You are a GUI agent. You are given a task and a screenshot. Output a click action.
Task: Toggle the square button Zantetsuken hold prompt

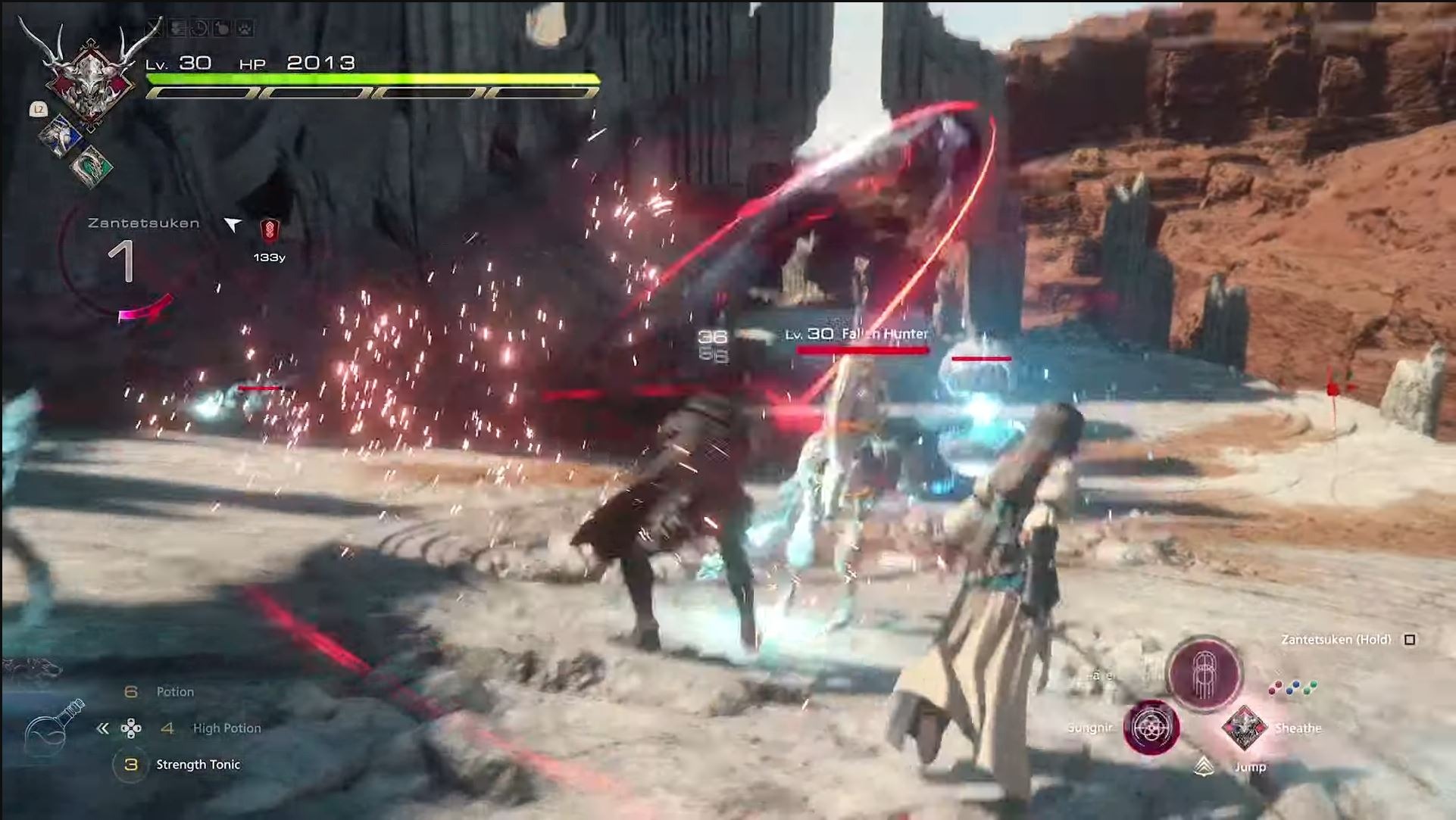[1409, 640]
